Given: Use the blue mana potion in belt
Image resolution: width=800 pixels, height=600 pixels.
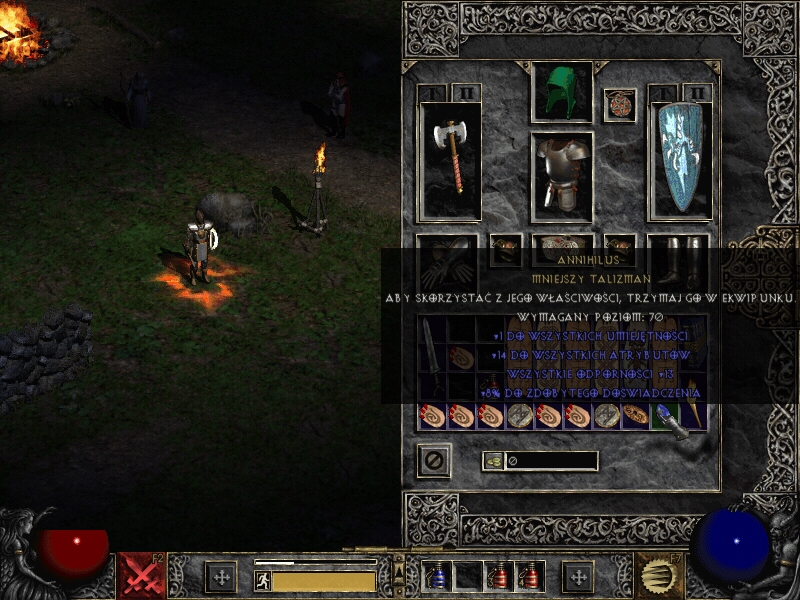Looking at the screenshot, I should [436, 576].
